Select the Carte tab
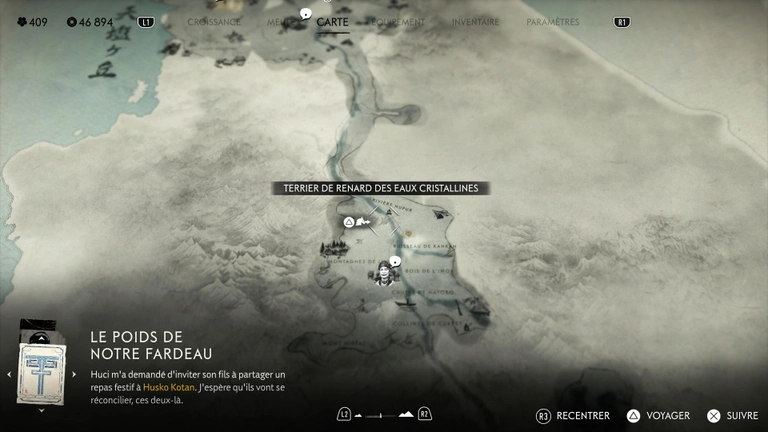This screenshot has width=768, height=432. tap(332, 22)
